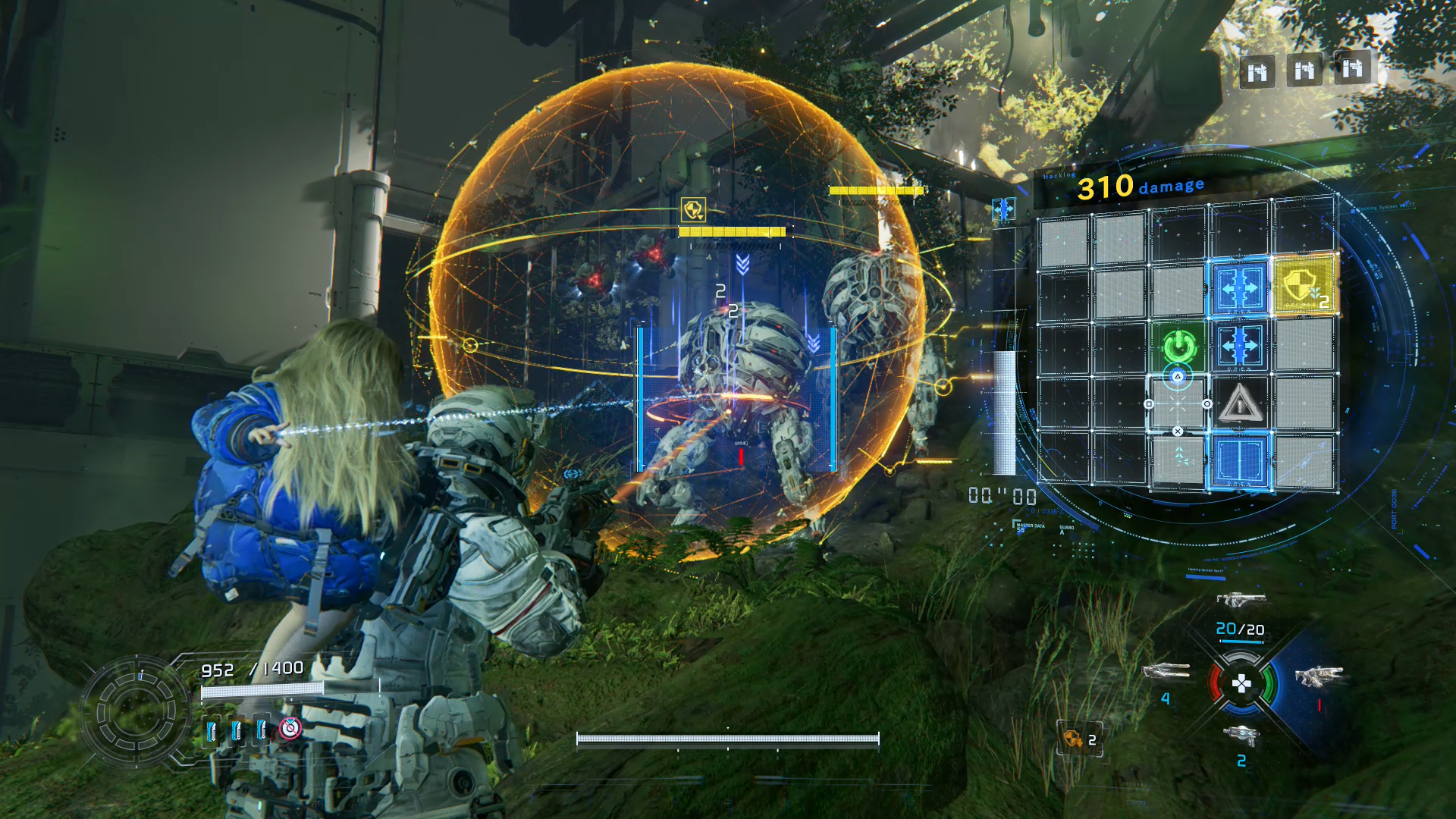
Task: Equip the pistol weapon with 2 ammo
Action: (x=1241, y=734)
